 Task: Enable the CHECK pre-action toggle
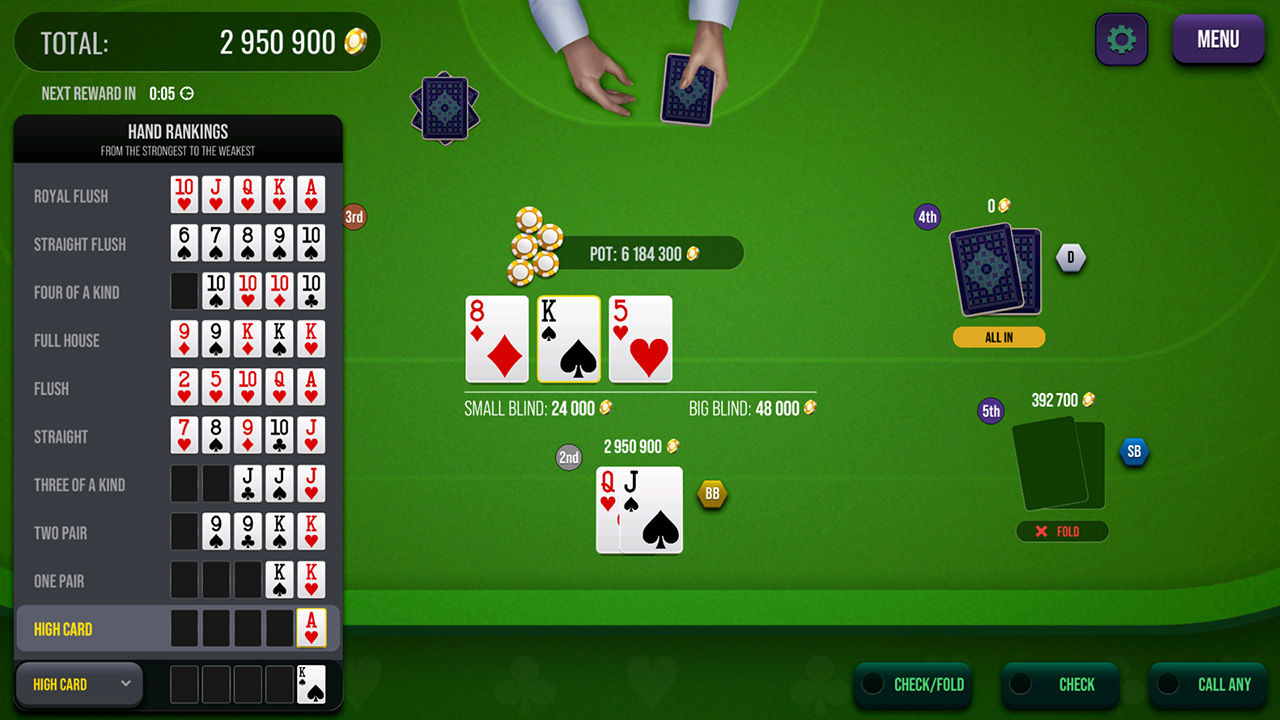click(x=1020, y=685)
